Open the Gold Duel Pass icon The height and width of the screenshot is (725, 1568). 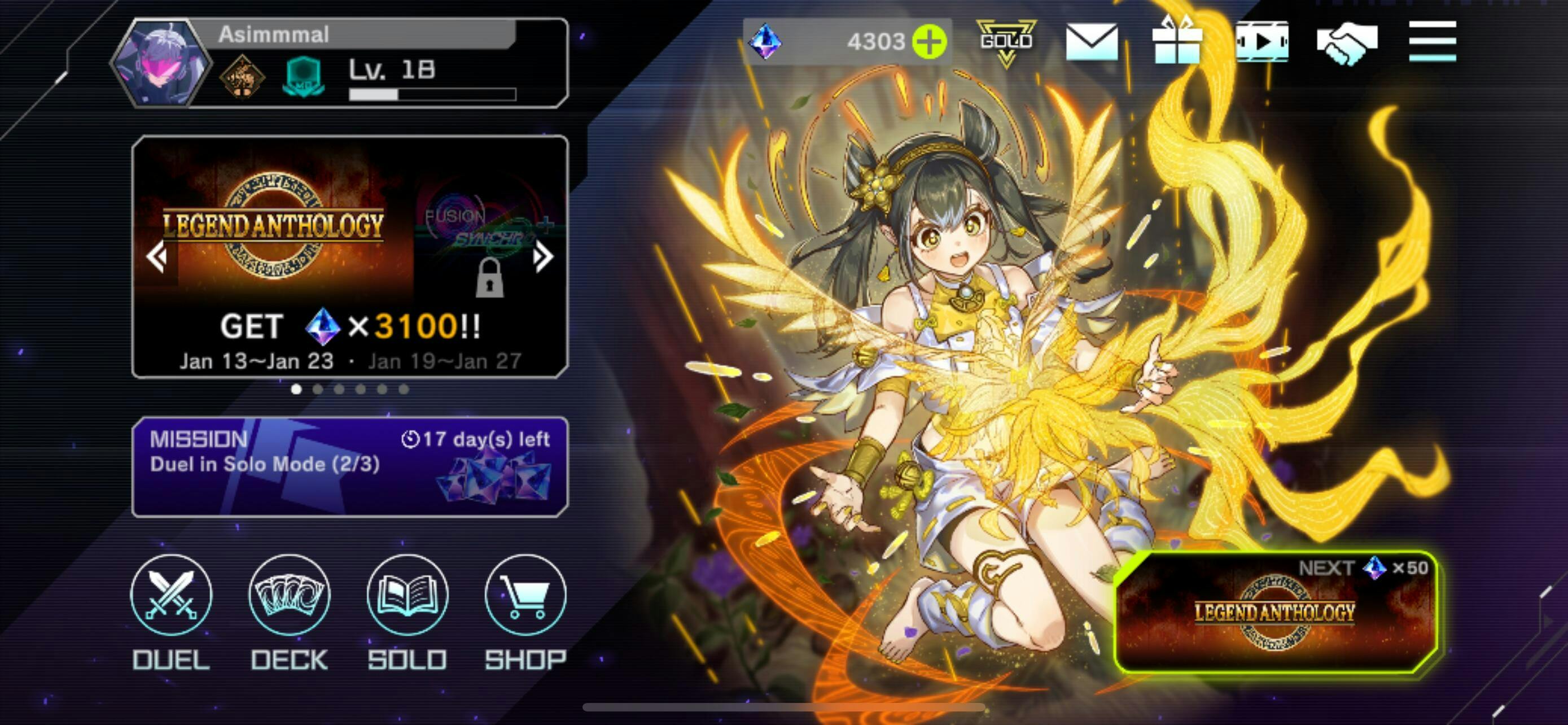pyautogui.click(x=1006, y=41)
